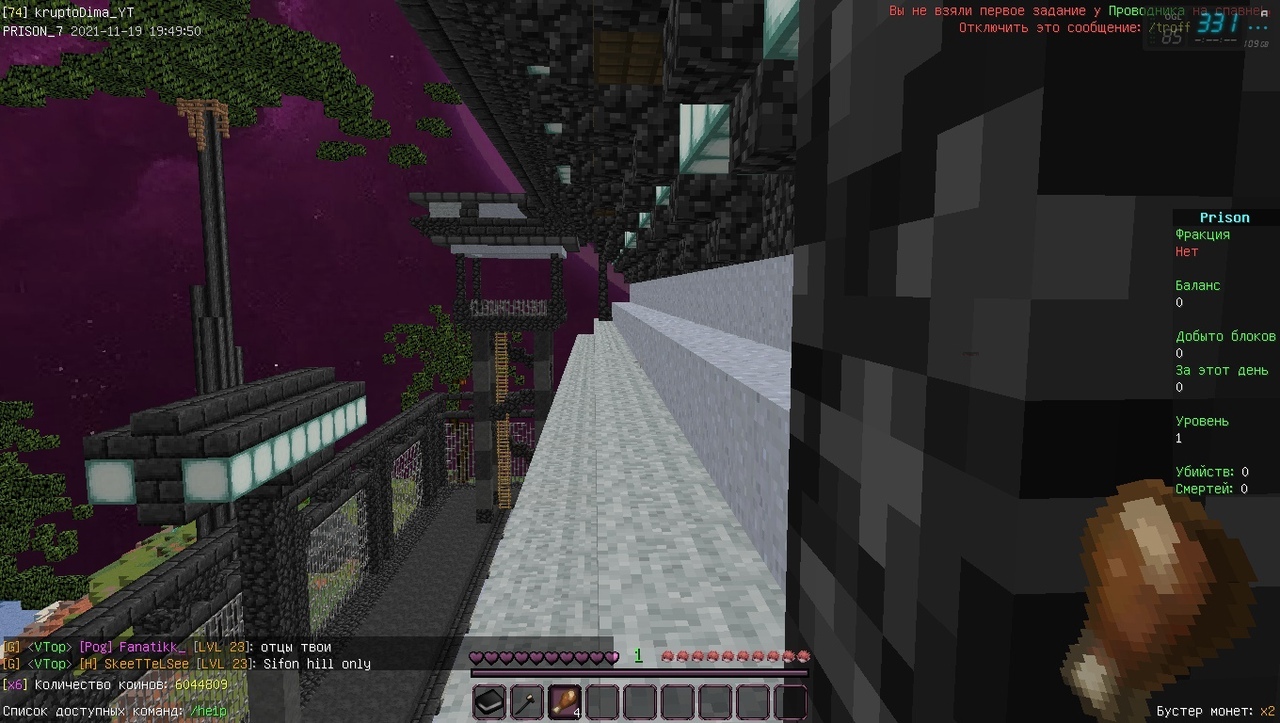Viewport: 1280px width, 723px height.
Task: Select the black book hotbar slot
Action: (489, 702)
